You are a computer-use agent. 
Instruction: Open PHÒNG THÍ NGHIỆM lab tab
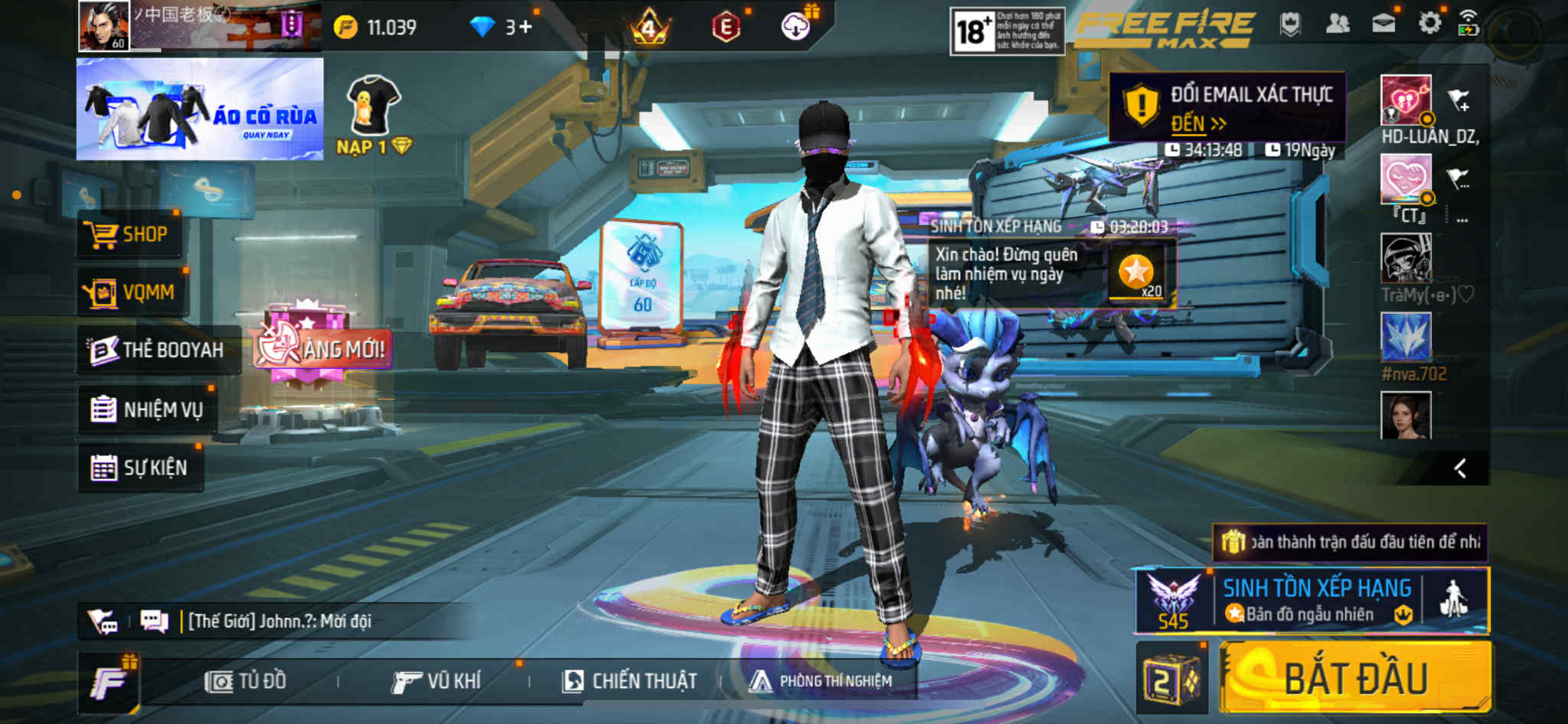coord(821,681)
